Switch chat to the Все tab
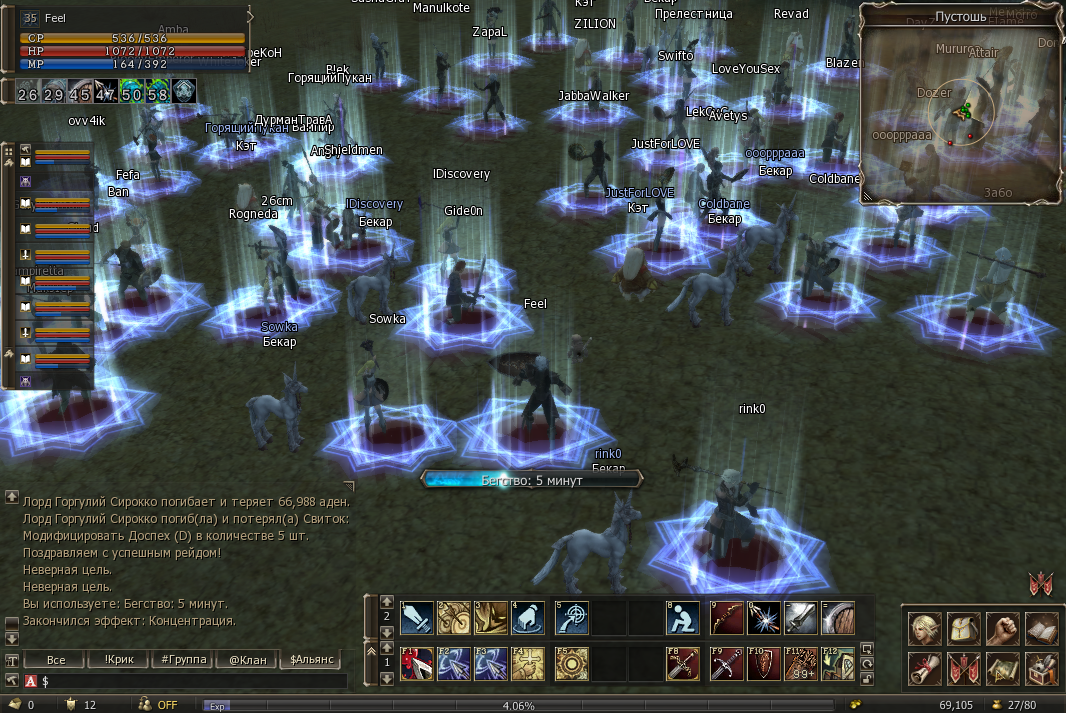 click(x=56, y=660)
